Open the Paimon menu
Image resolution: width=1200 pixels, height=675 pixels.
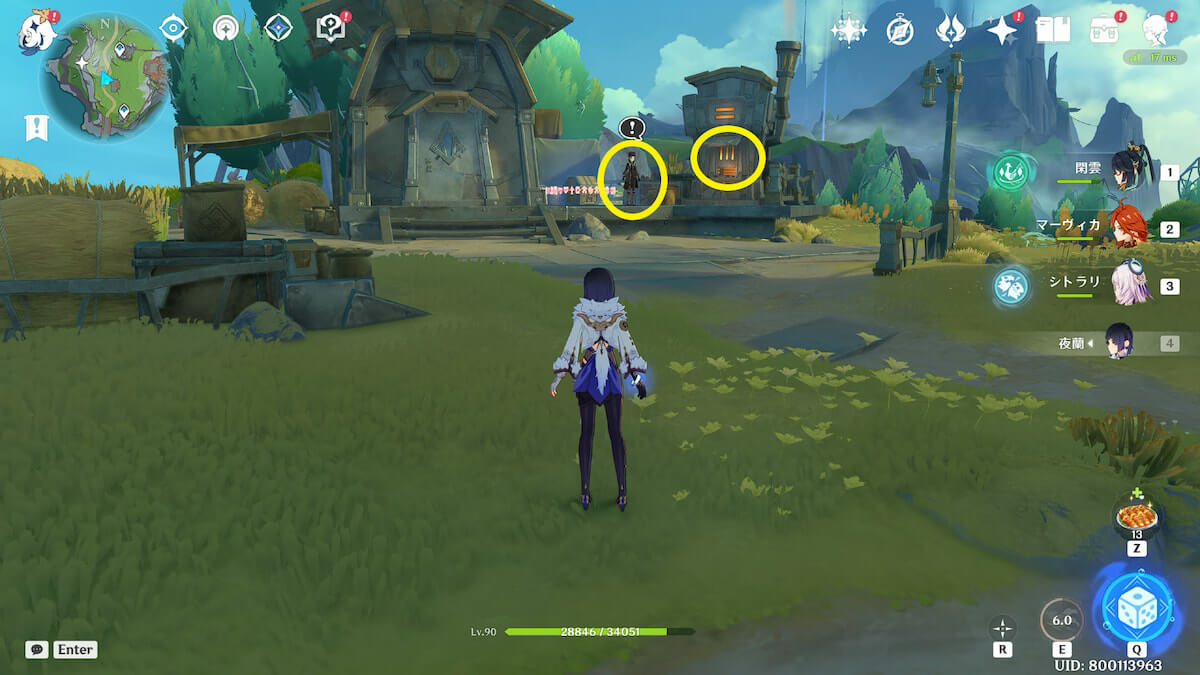(36, 32)
